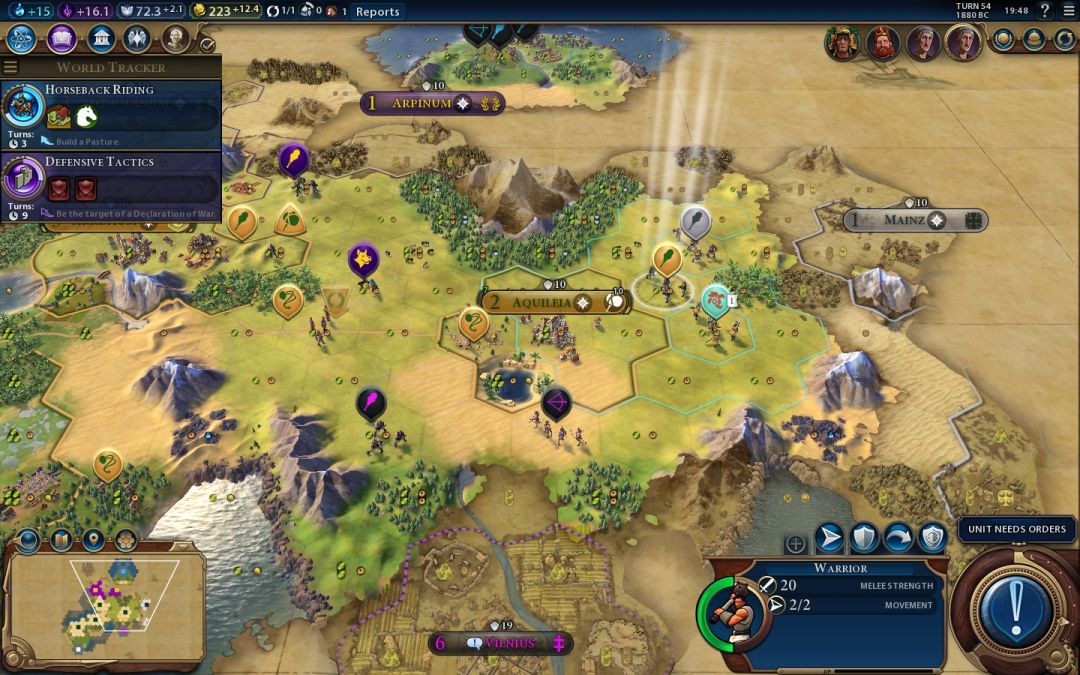The height and width of the screenshot is (675, 1080).
Task: Open the World Tracker hamburger menu
Action: pos(11,67)
